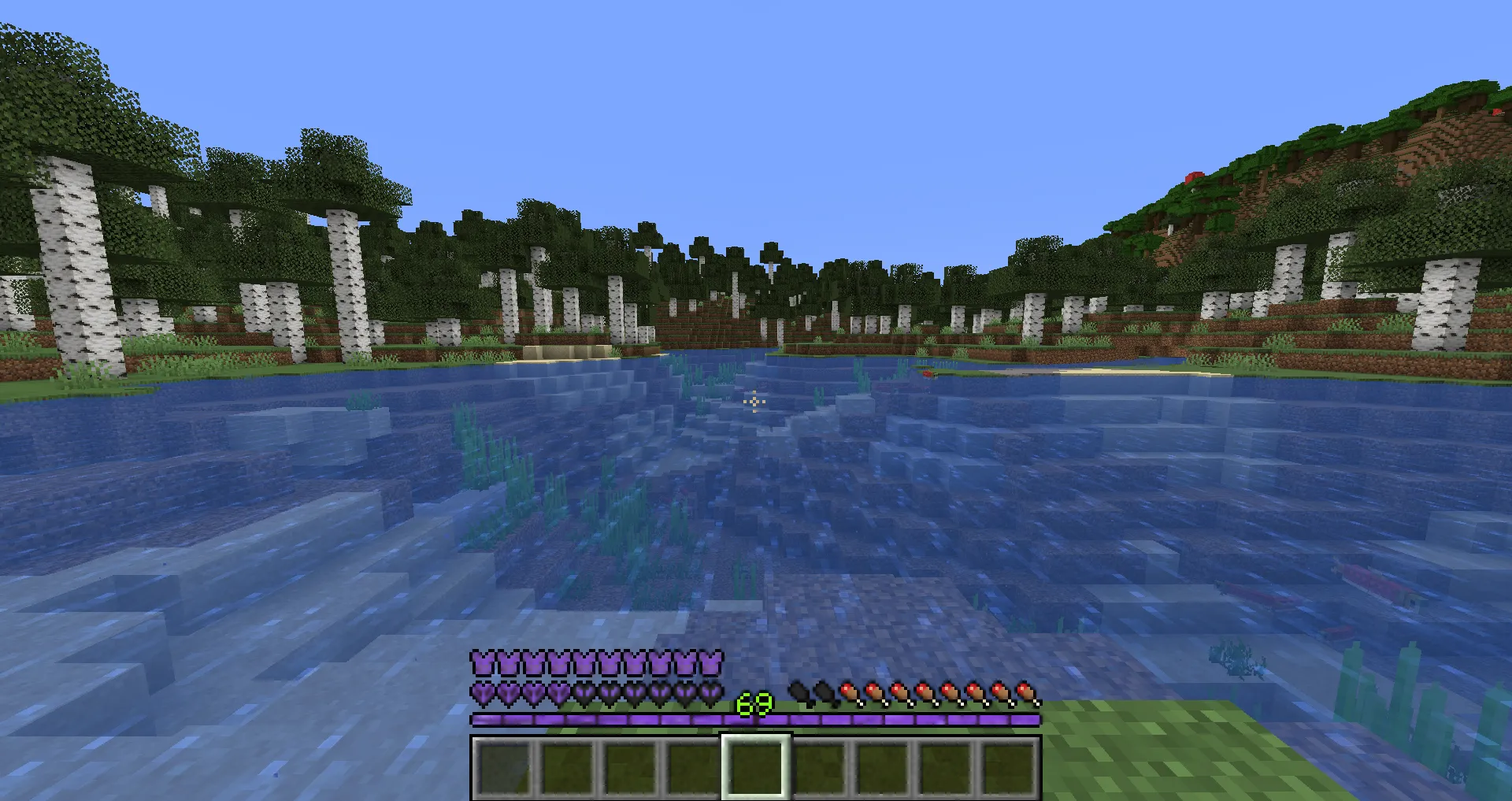Viewport: 1512px width, 801px height.
Task: Click the green experience level number 69
Action: point(753,703)
